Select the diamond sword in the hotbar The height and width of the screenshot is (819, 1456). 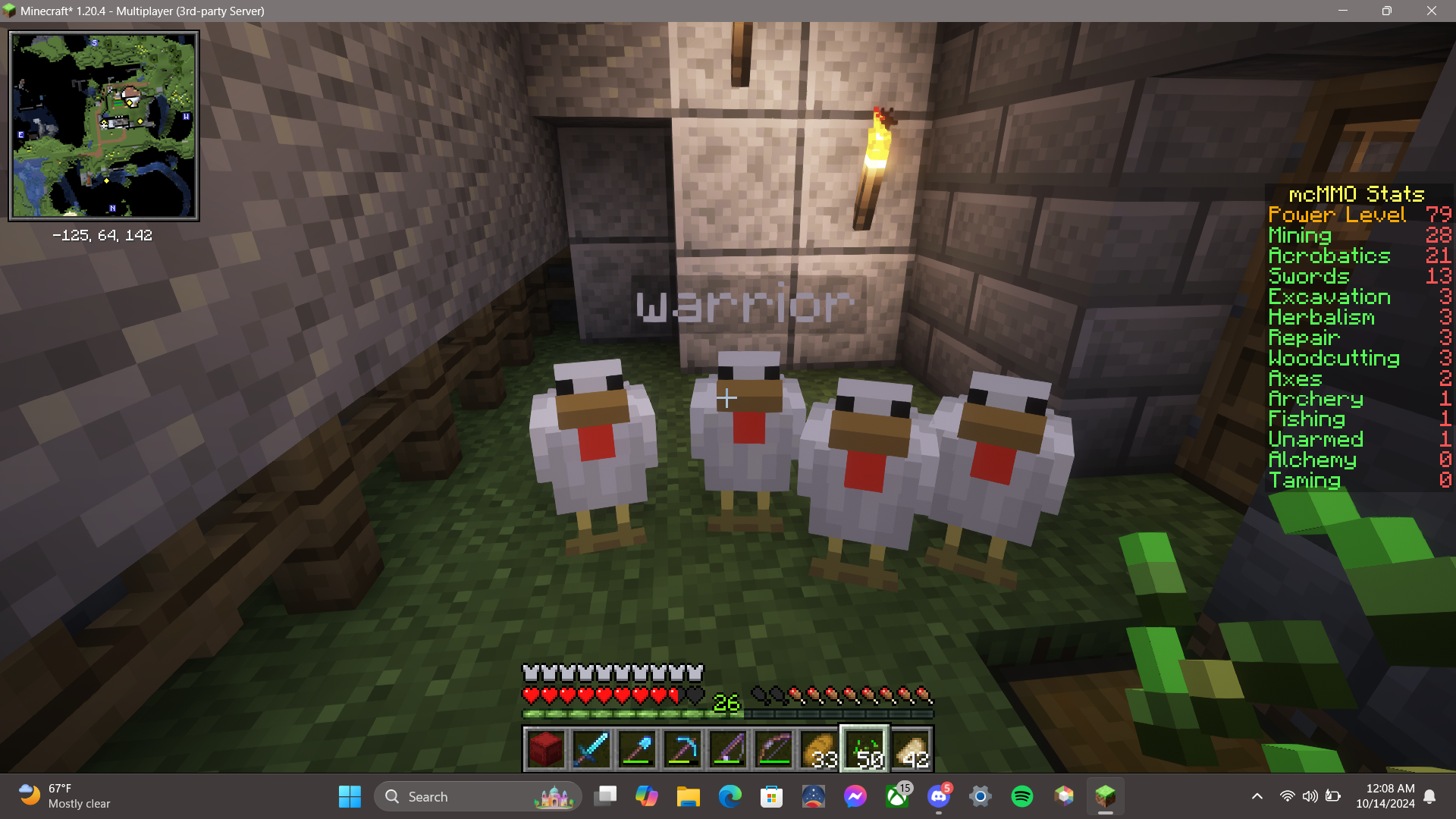591,748
